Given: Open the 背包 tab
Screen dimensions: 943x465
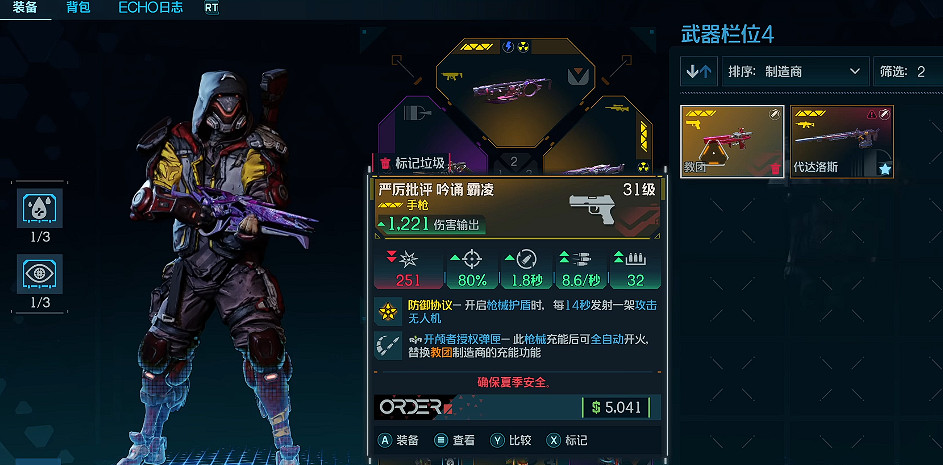Looking at the screenshot, I should coord(78,8).
